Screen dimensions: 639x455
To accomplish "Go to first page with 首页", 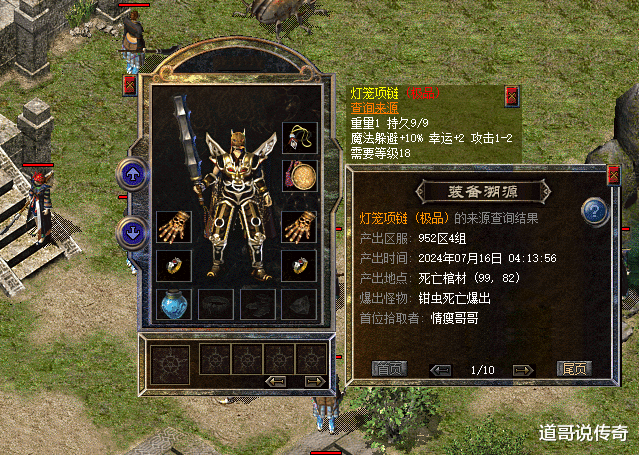I will click(x=389, y=368).
